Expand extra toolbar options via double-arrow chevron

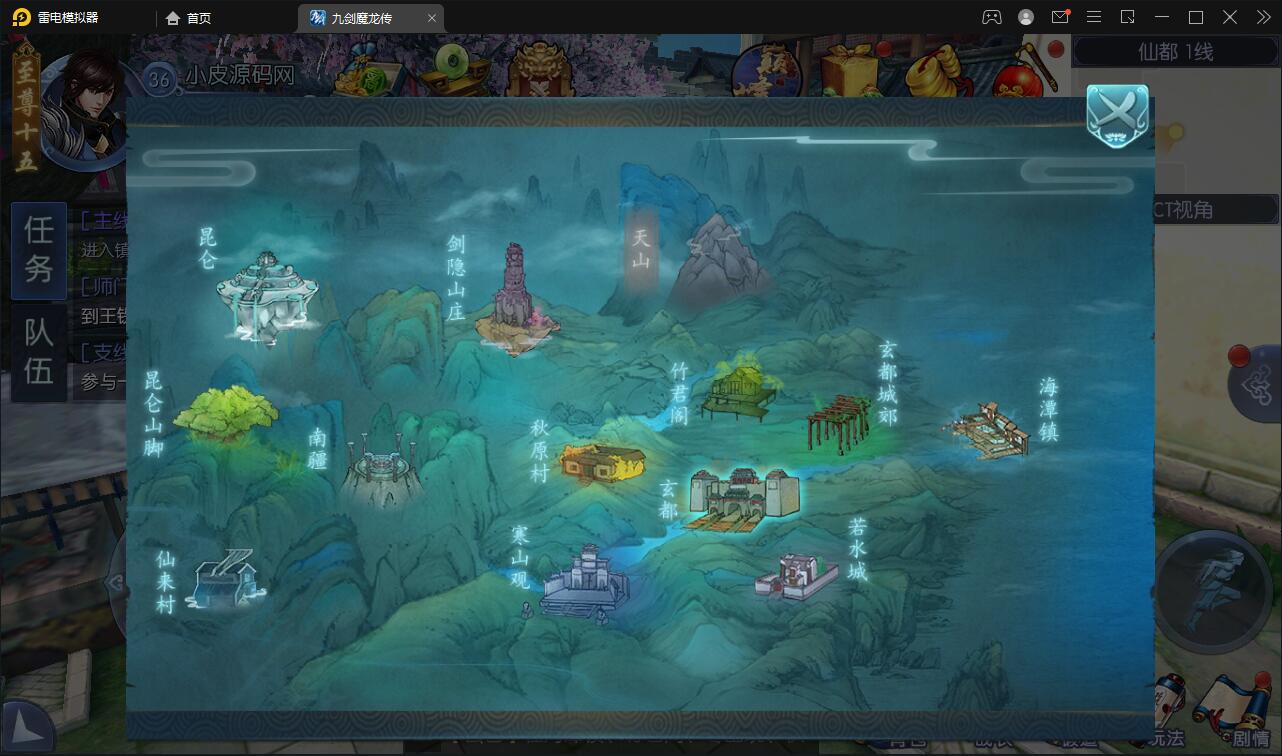click(x=1262, y=17)
